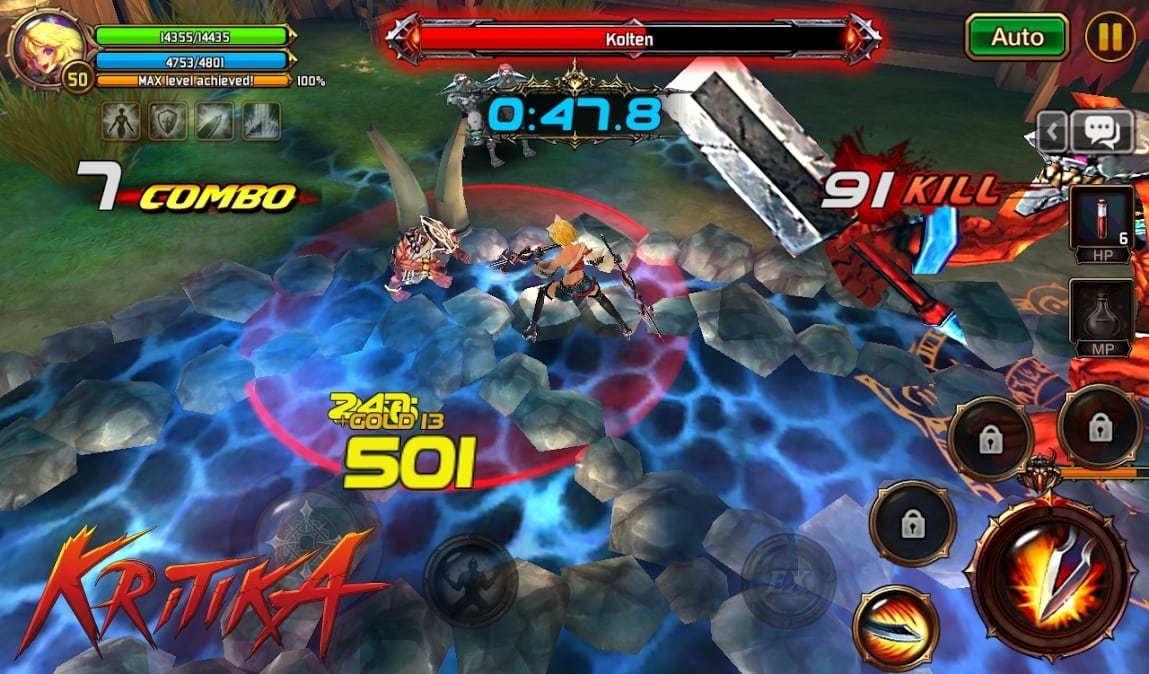
Task: Toggle the Auto battle button
Action: coord(1016,38)
